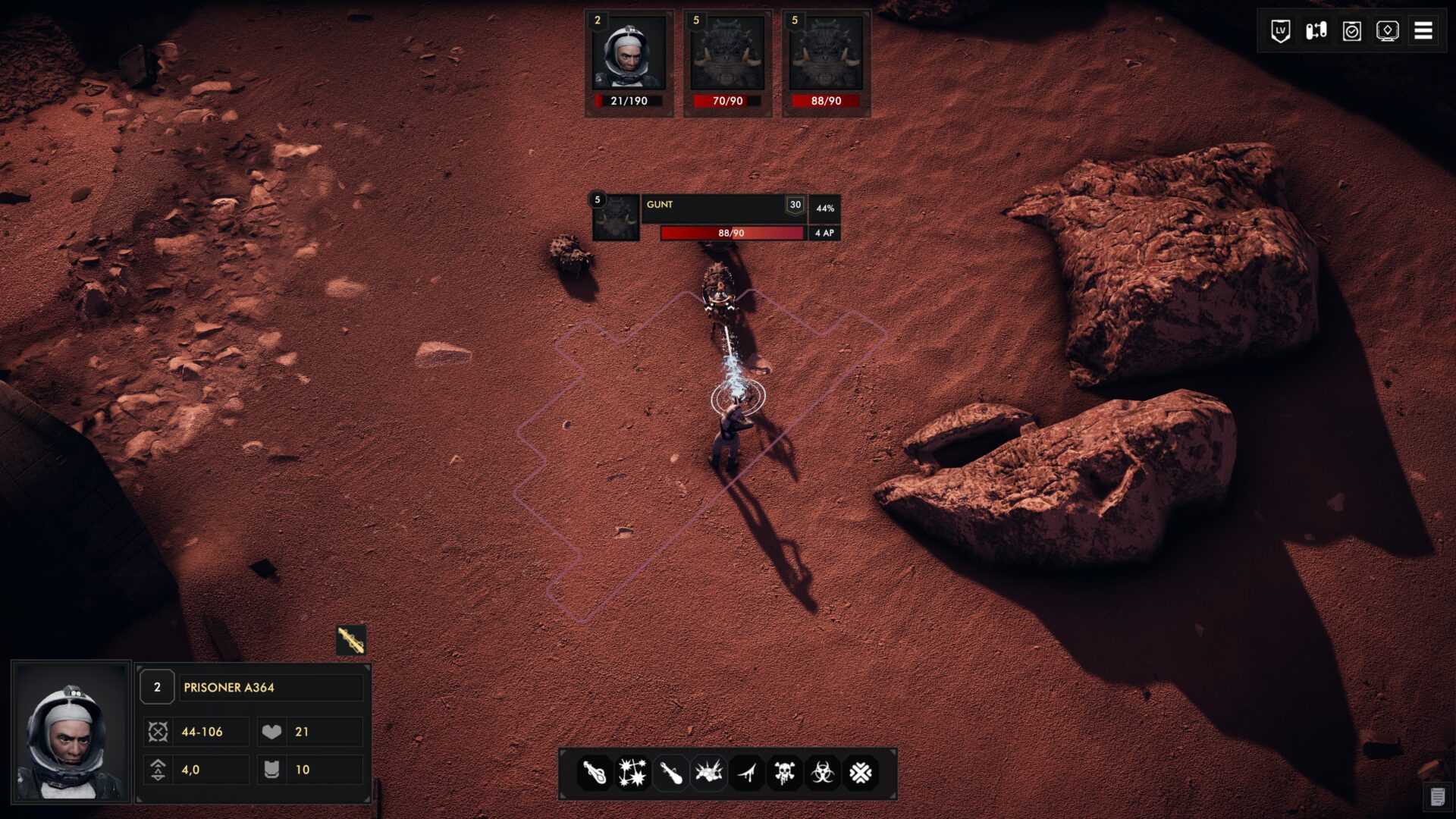
Task: Activate the skull and crossbones ability
Action: point(785,773)
